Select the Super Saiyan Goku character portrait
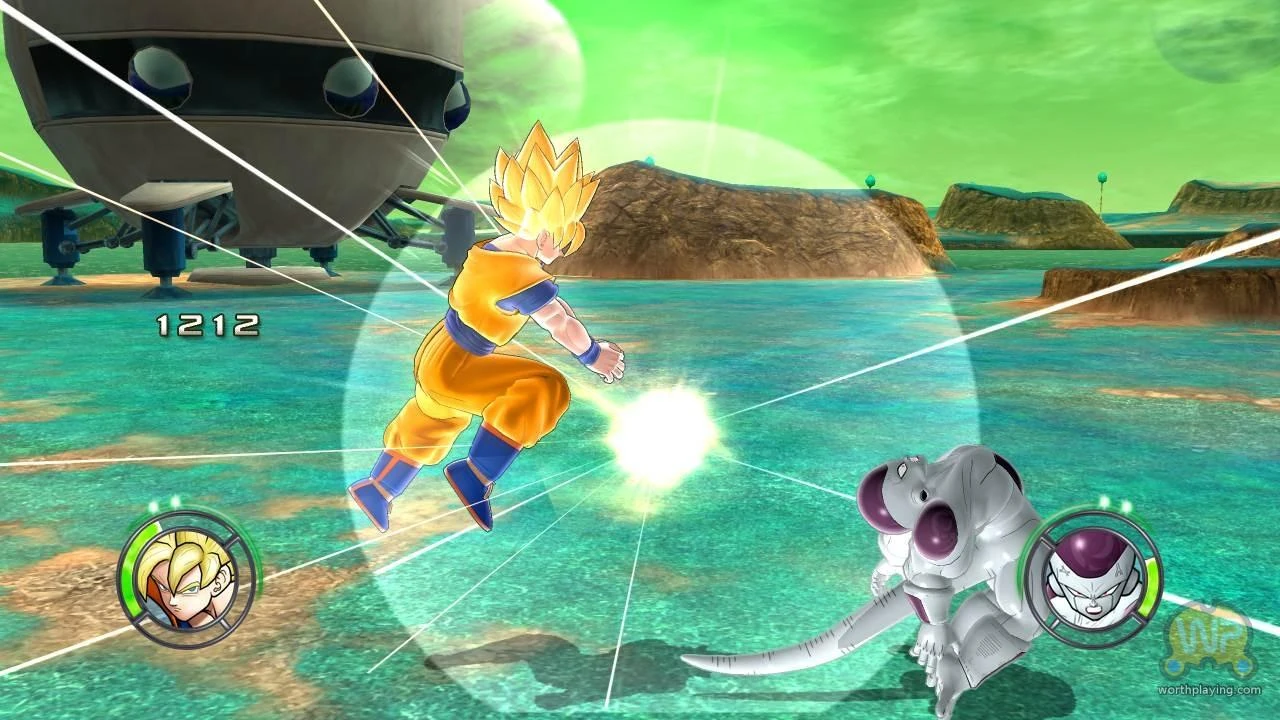This screenshot has width=1280, height=720. pyautogui.click(x=178, y=580)
